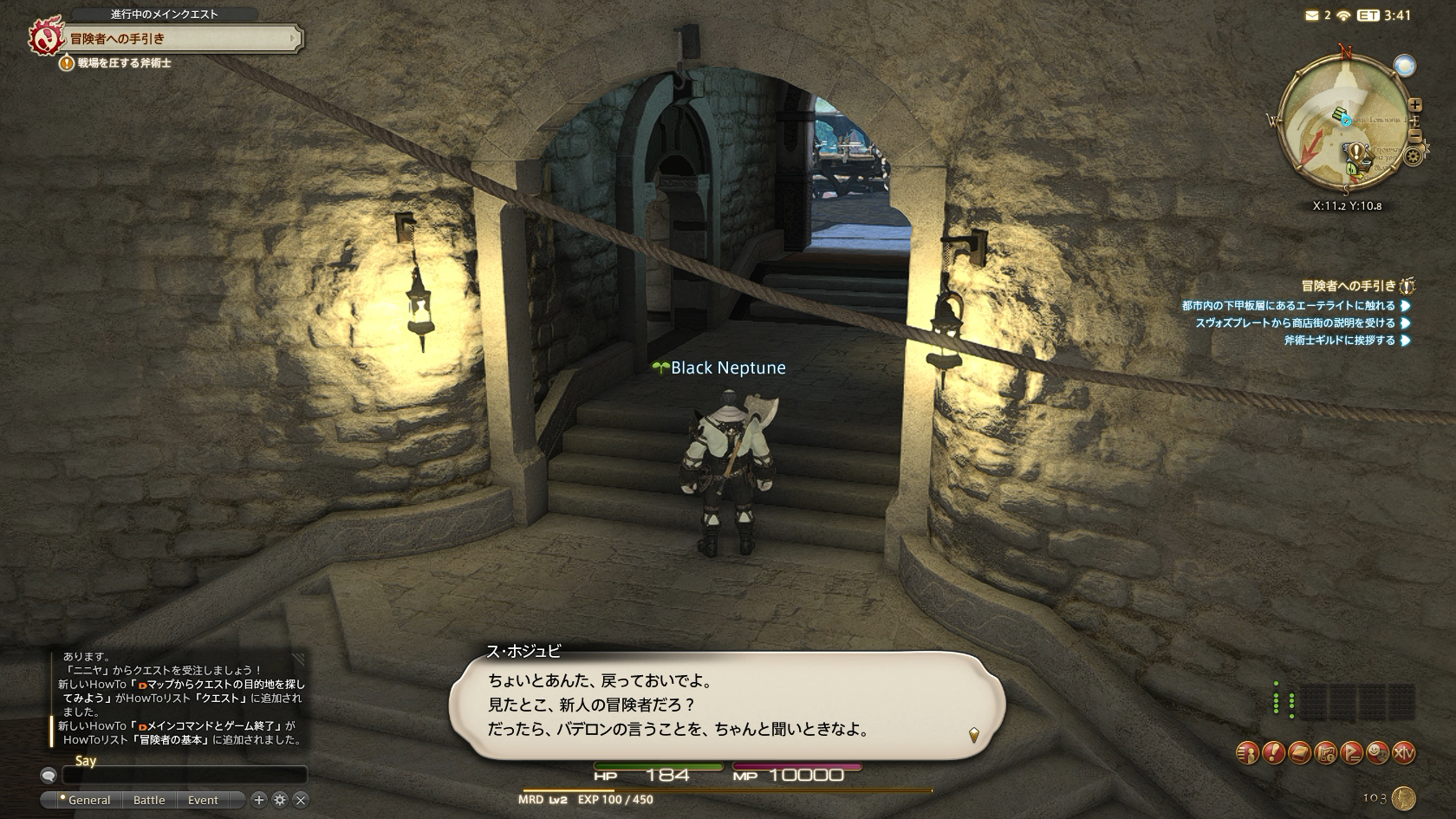
Task: Switch to the Event chat tab
Action: coord(203,800)
